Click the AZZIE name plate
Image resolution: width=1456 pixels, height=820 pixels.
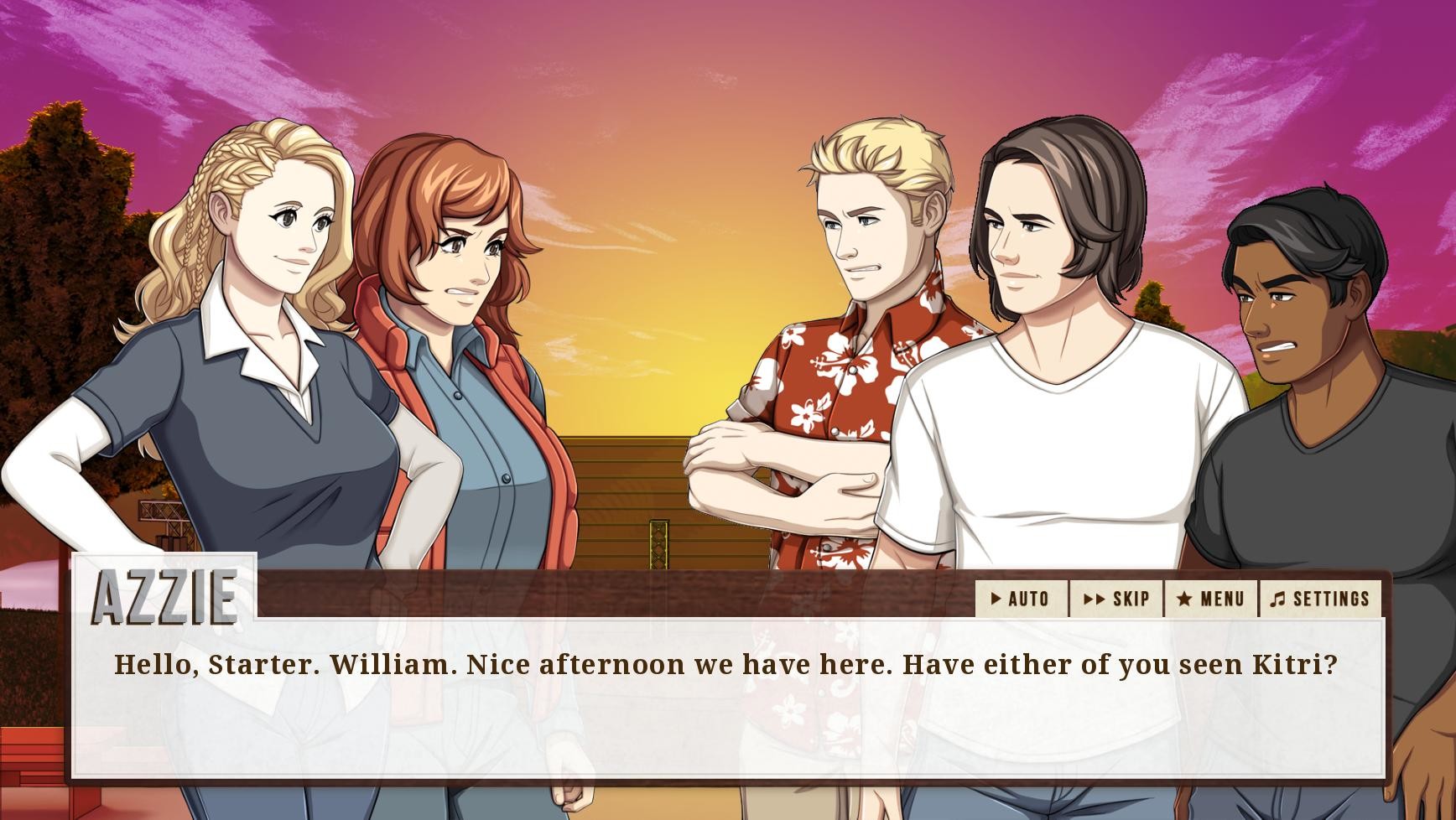click(x=164, y=597)
